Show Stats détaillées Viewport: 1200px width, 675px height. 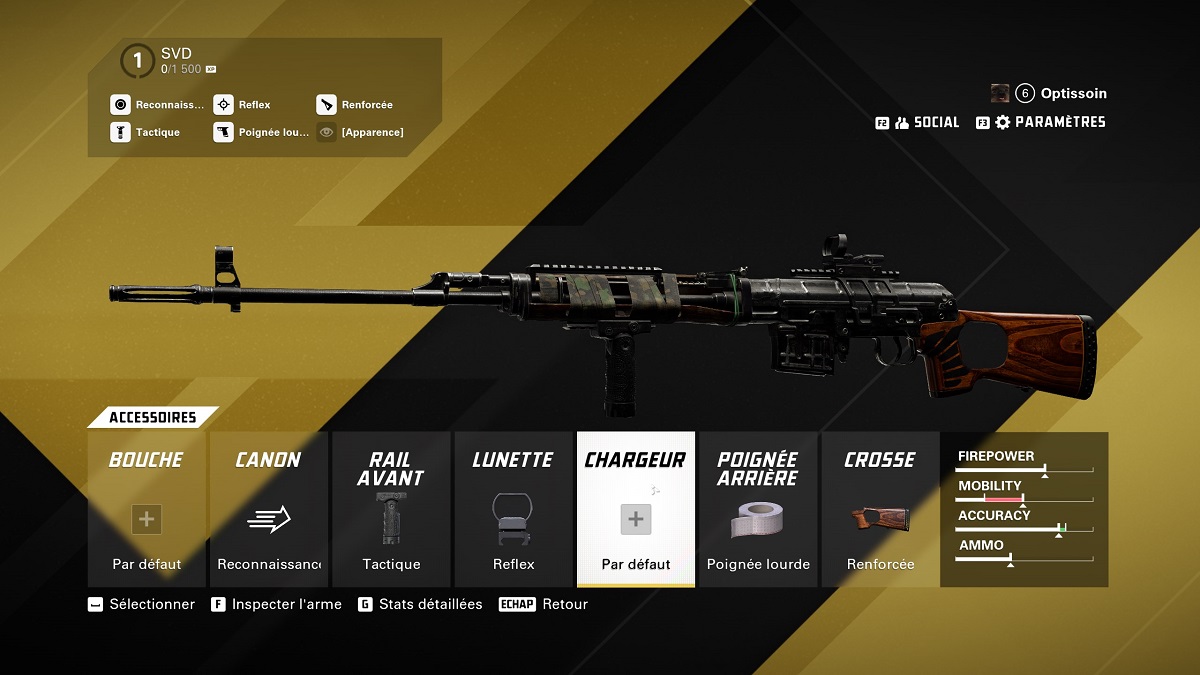click(x=421, y=604)
